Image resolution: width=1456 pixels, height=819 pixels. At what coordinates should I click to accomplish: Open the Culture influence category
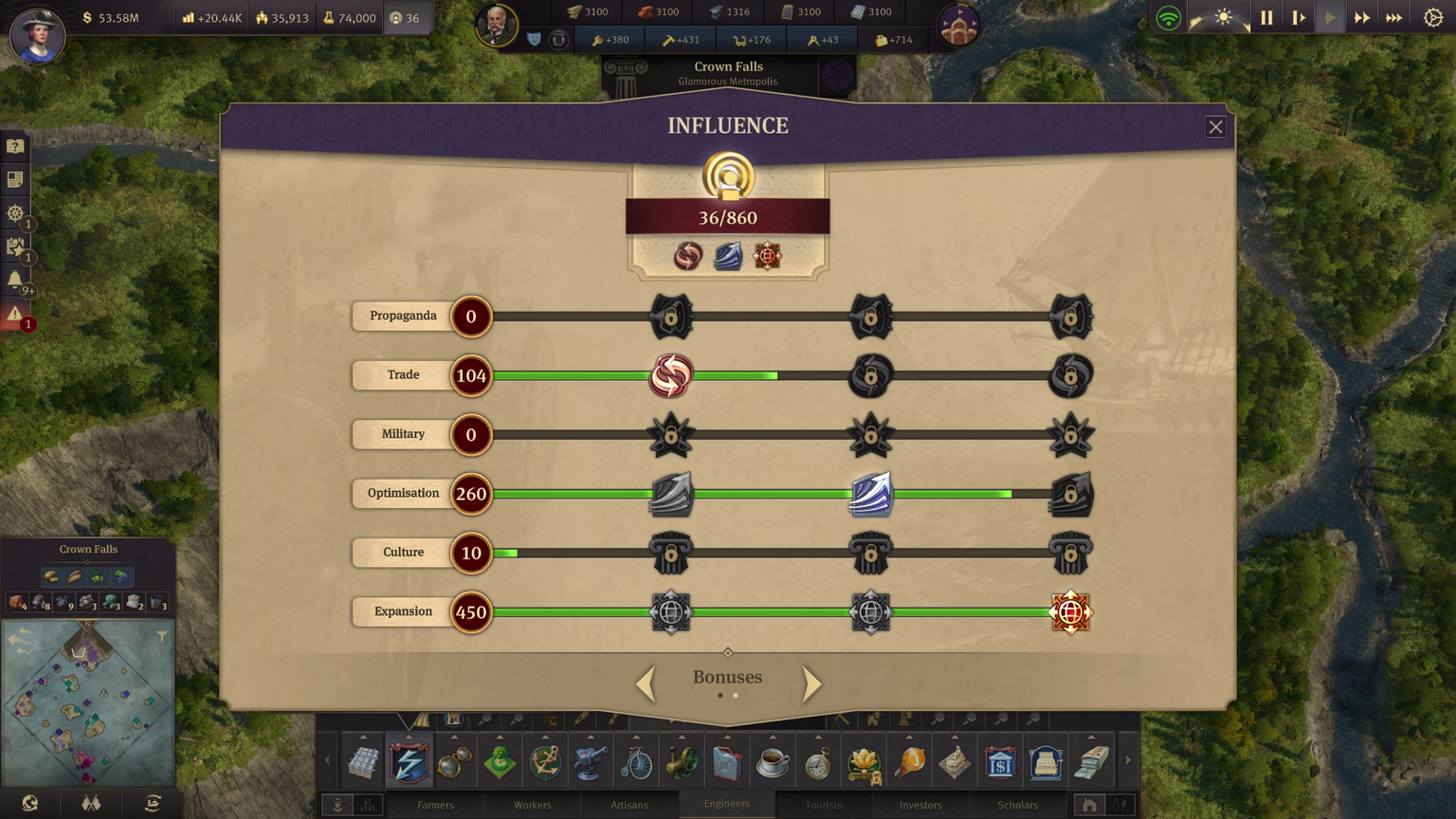(x=403, y=553)
